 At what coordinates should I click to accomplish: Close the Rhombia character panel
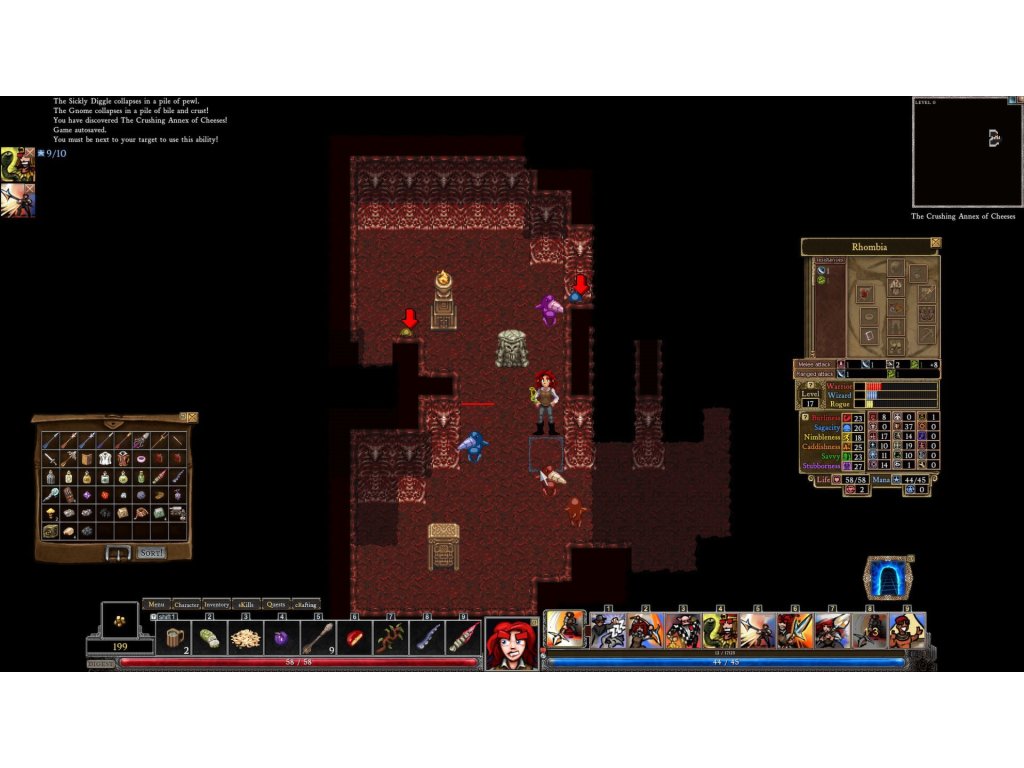pos(935,242)
